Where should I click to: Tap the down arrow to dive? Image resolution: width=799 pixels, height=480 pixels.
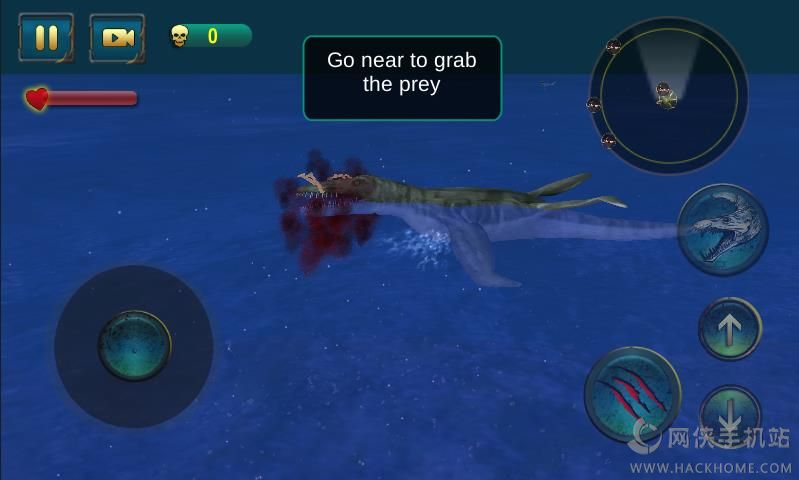(730, 412)
